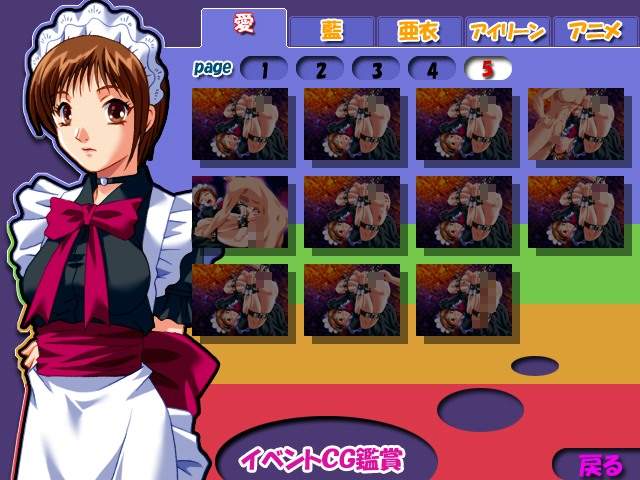Switch to the 藍 character tab
The image size is (640, 480).
click(x=331, y=31)
